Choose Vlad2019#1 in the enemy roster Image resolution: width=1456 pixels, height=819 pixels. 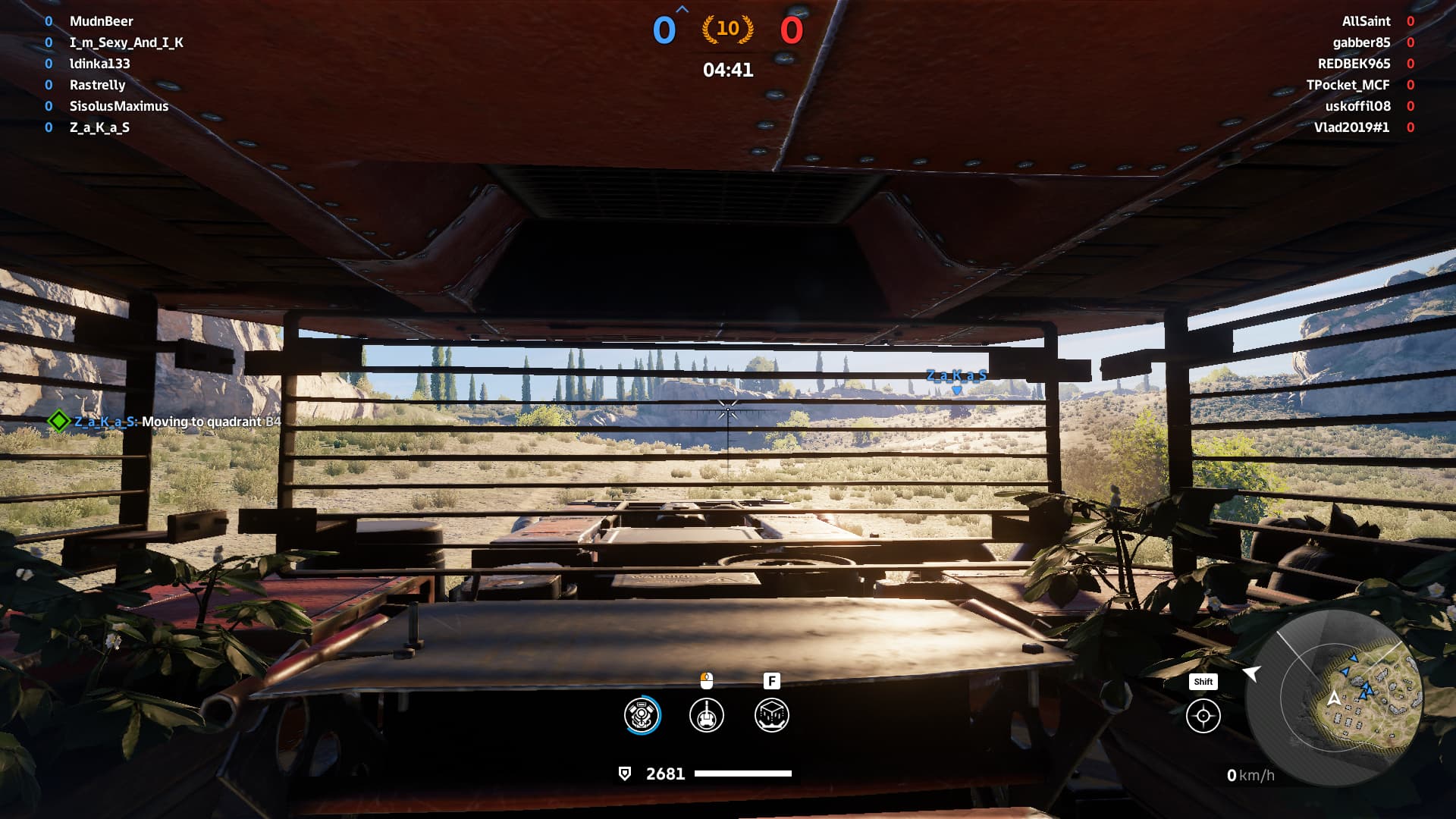(1351, 127)
